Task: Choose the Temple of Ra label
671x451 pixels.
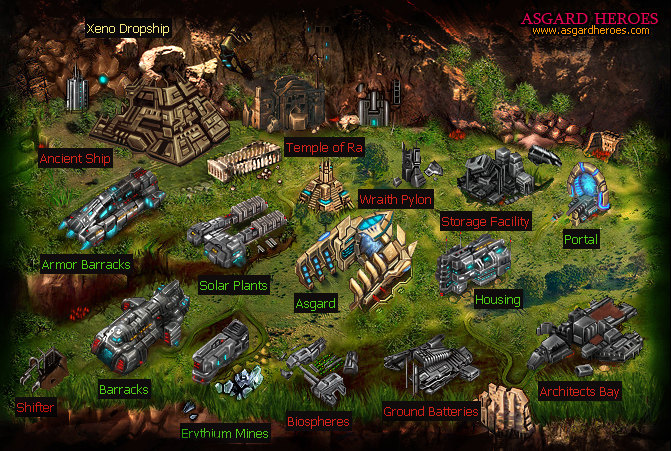Action: 324,148
